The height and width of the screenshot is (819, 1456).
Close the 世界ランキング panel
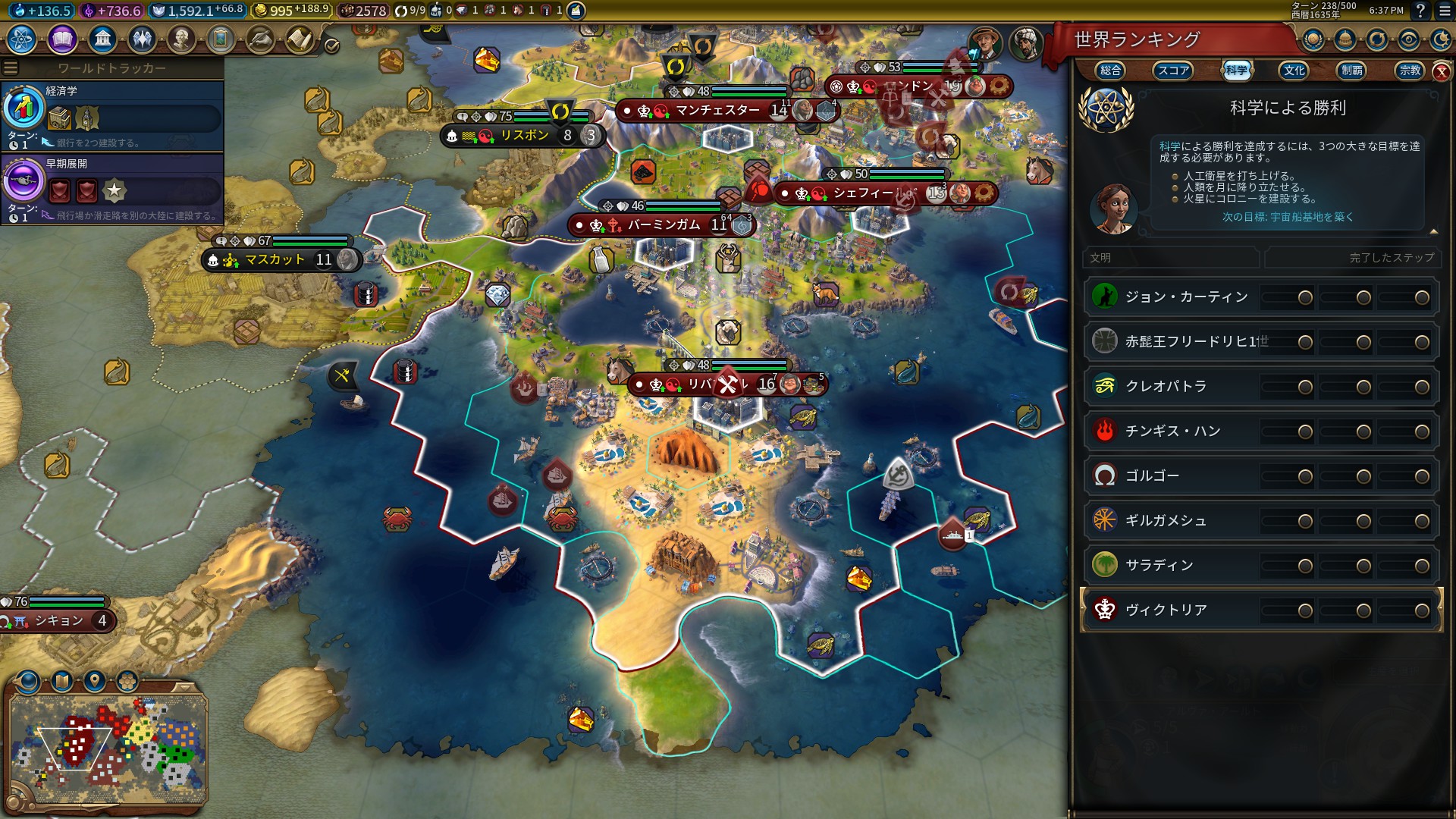pyautogui.click(x=1441, y=72)
